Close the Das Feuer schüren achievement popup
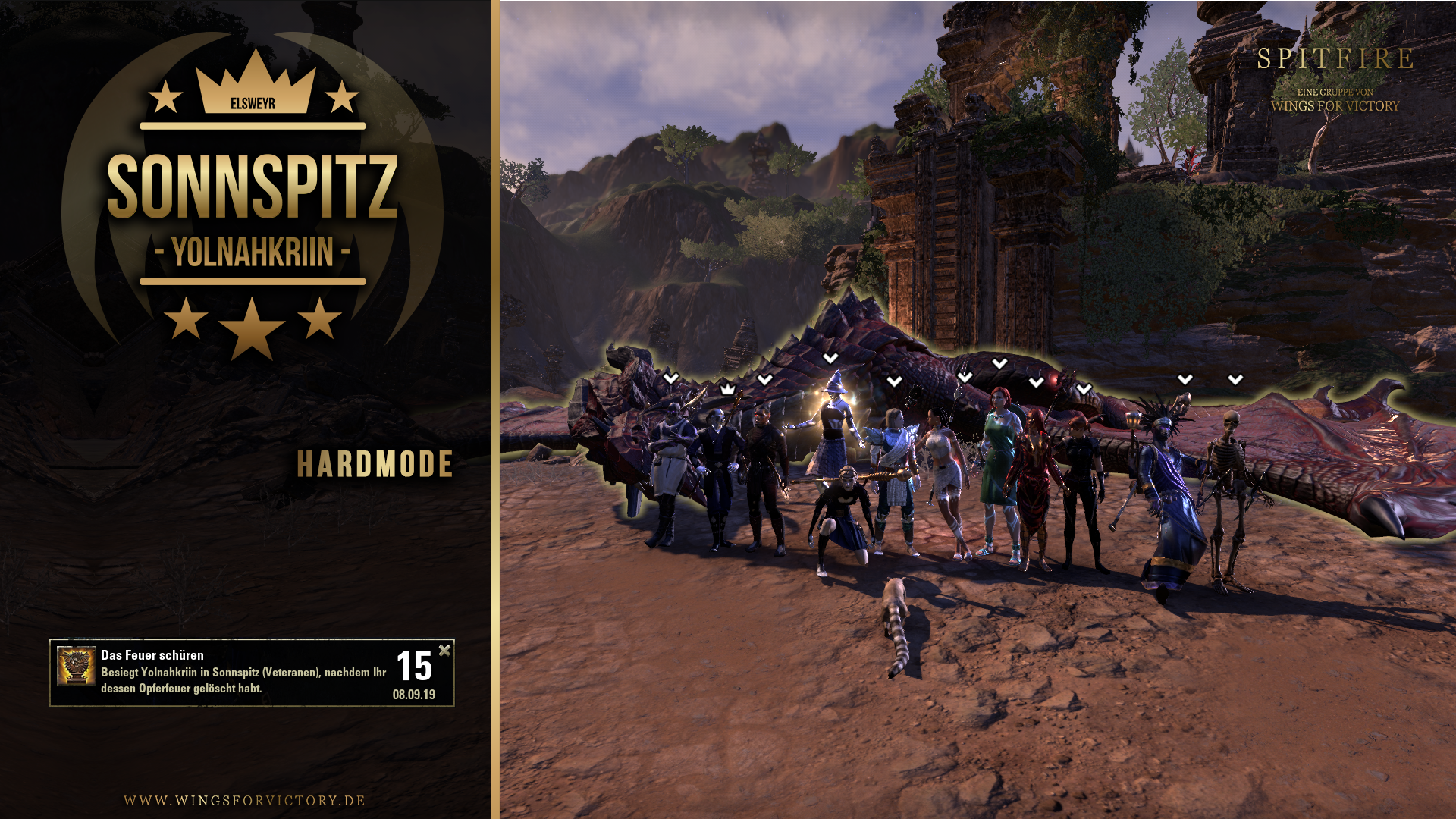 point(444,650)
